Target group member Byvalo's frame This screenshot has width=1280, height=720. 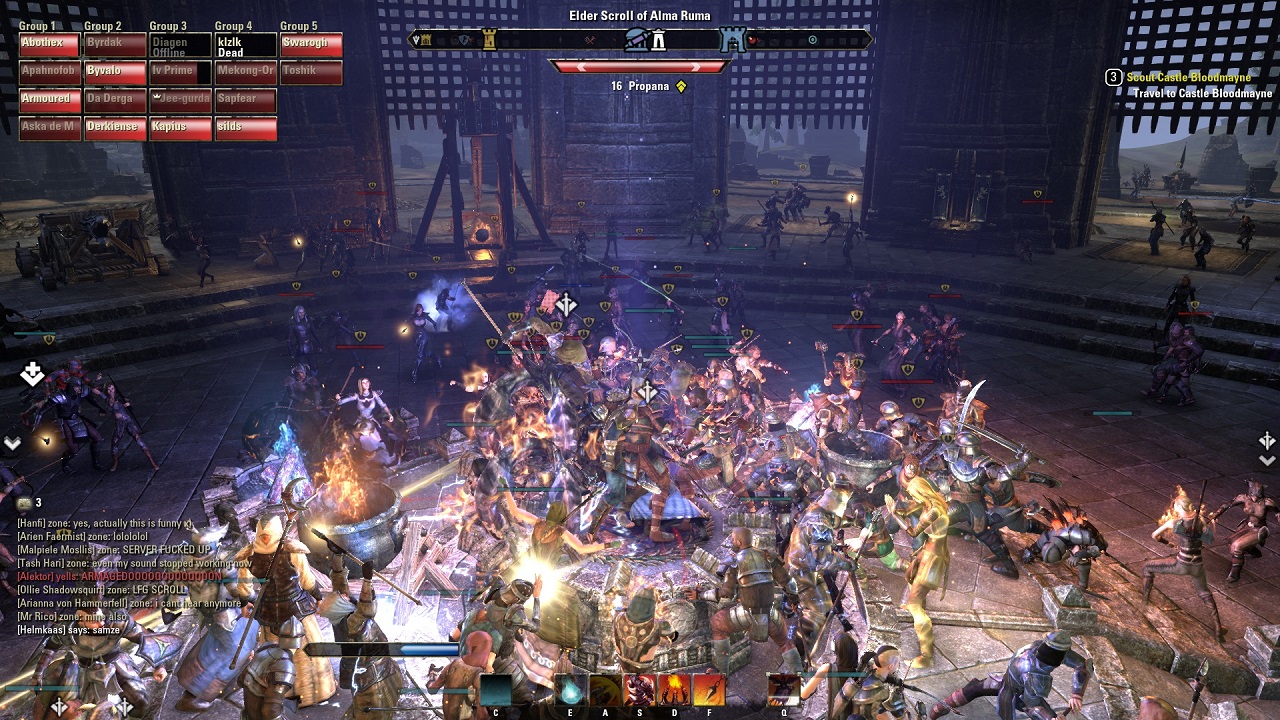[115, 72]
